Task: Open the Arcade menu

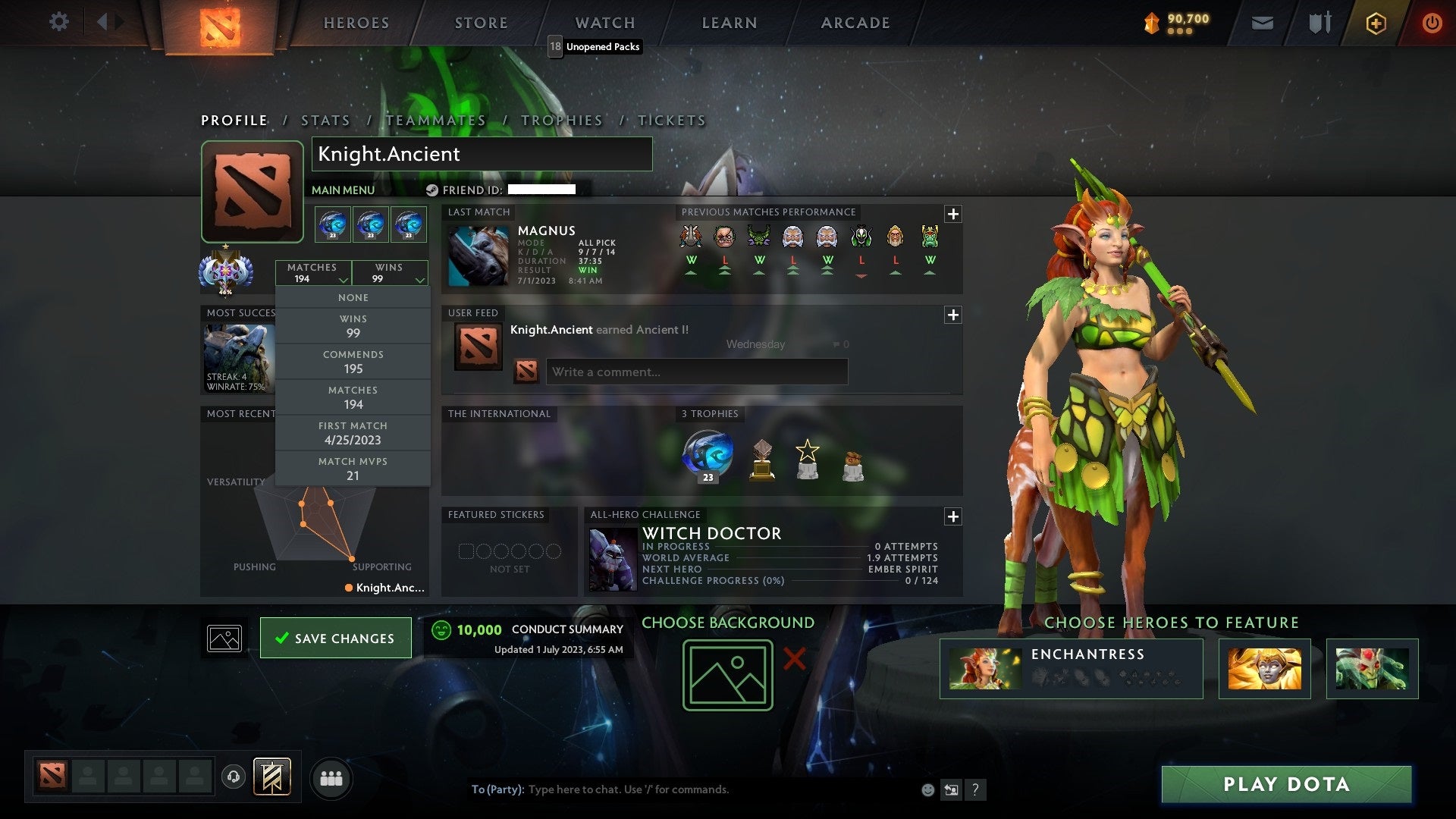Action: 854,23
